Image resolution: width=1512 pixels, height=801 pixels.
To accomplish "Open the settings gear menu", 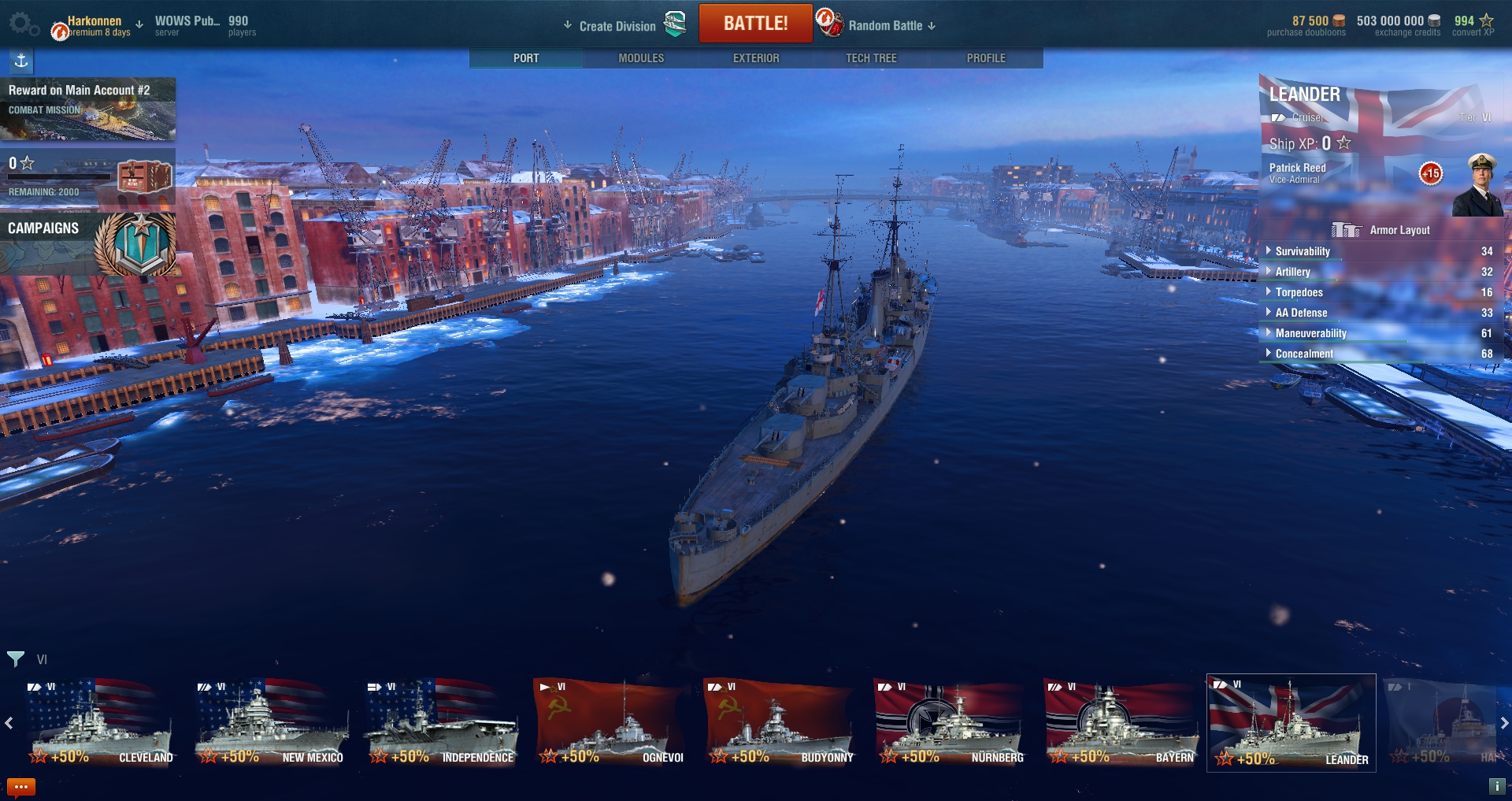I will click(x=22, y=24).
